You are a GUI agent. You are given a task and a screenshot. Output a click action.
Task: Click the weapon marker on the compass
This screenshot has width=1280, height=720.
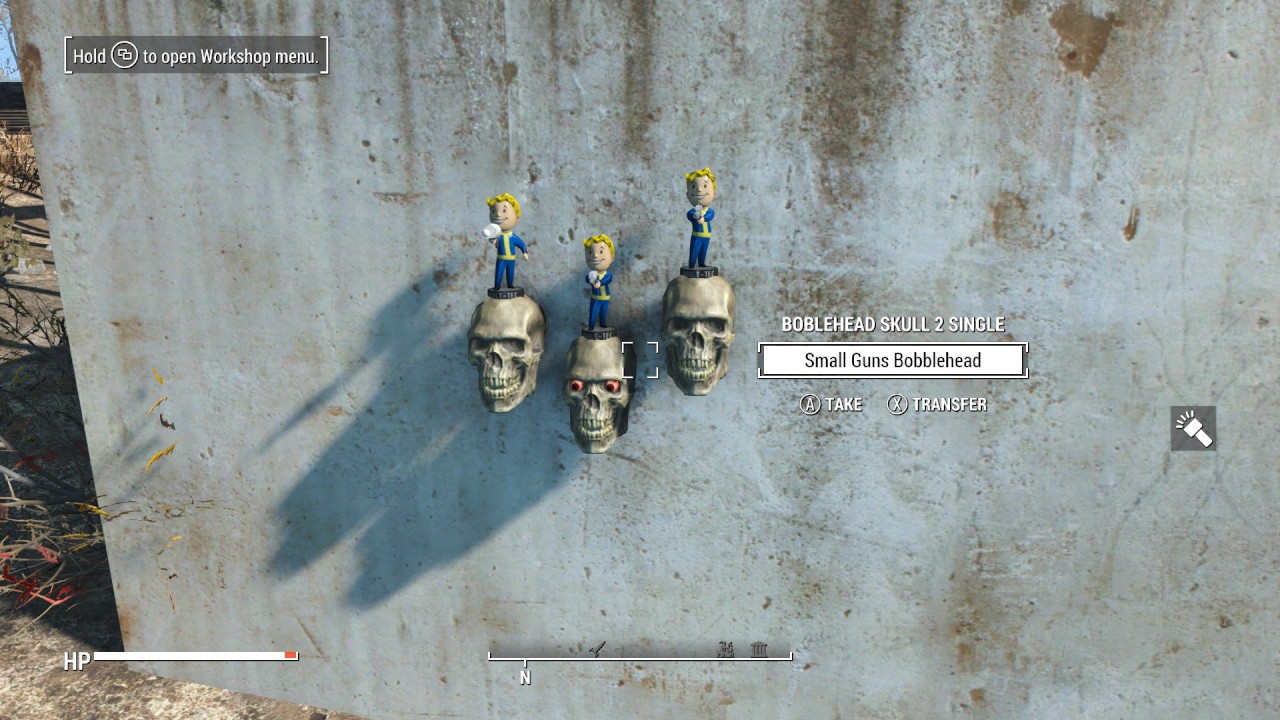click(x=600, y=648)
